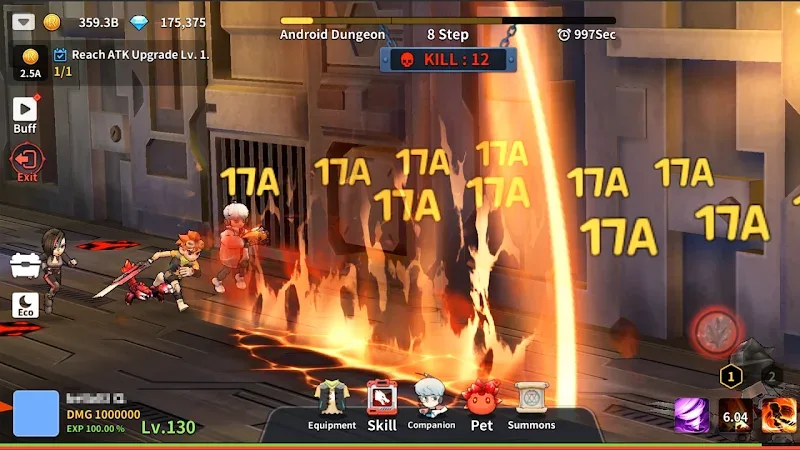Click the flame skill on cooldown

pyautogui.click(x=735, y=415)
